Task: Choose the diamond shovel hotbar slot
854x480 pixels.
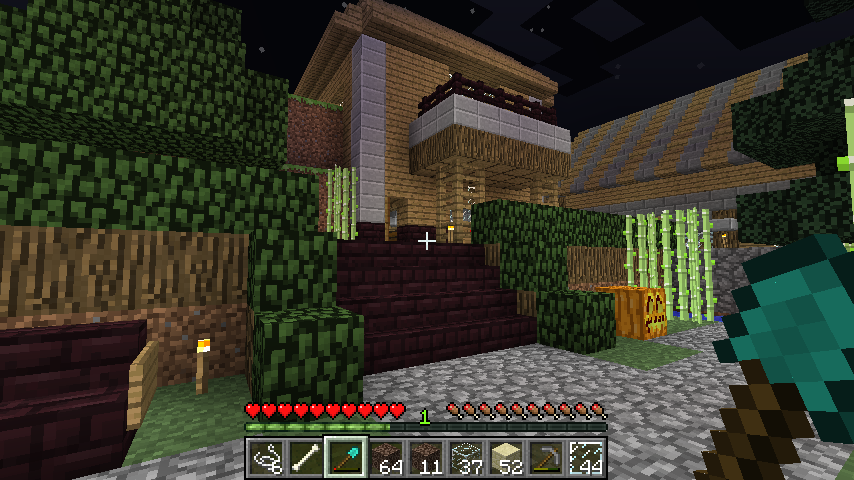Action: coord(346,458)
